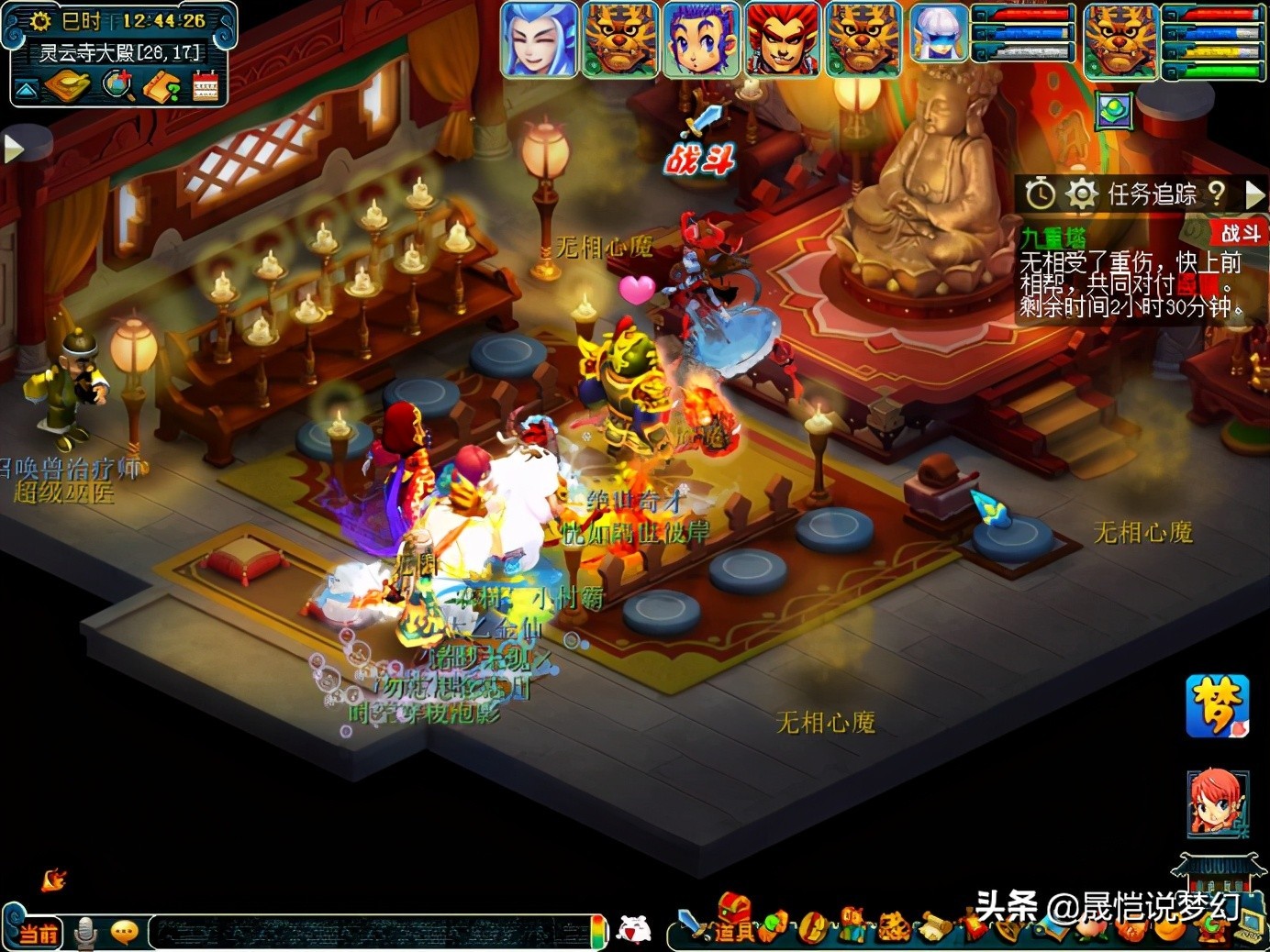Expand the left side panel arrow
The image size is (1270, 952).
[x=13, y=149]
